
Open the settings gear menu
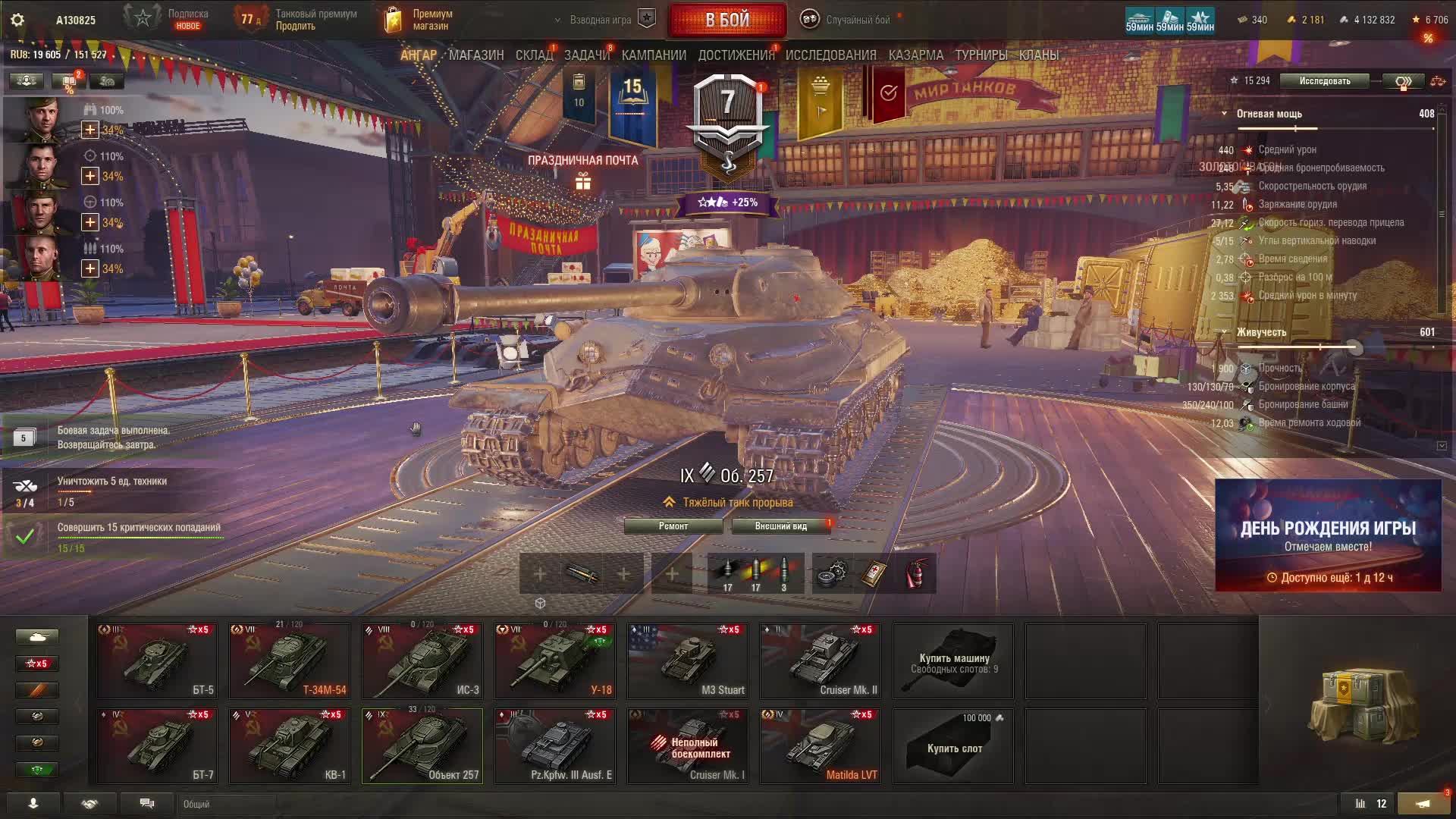click(x=17, y=20)
